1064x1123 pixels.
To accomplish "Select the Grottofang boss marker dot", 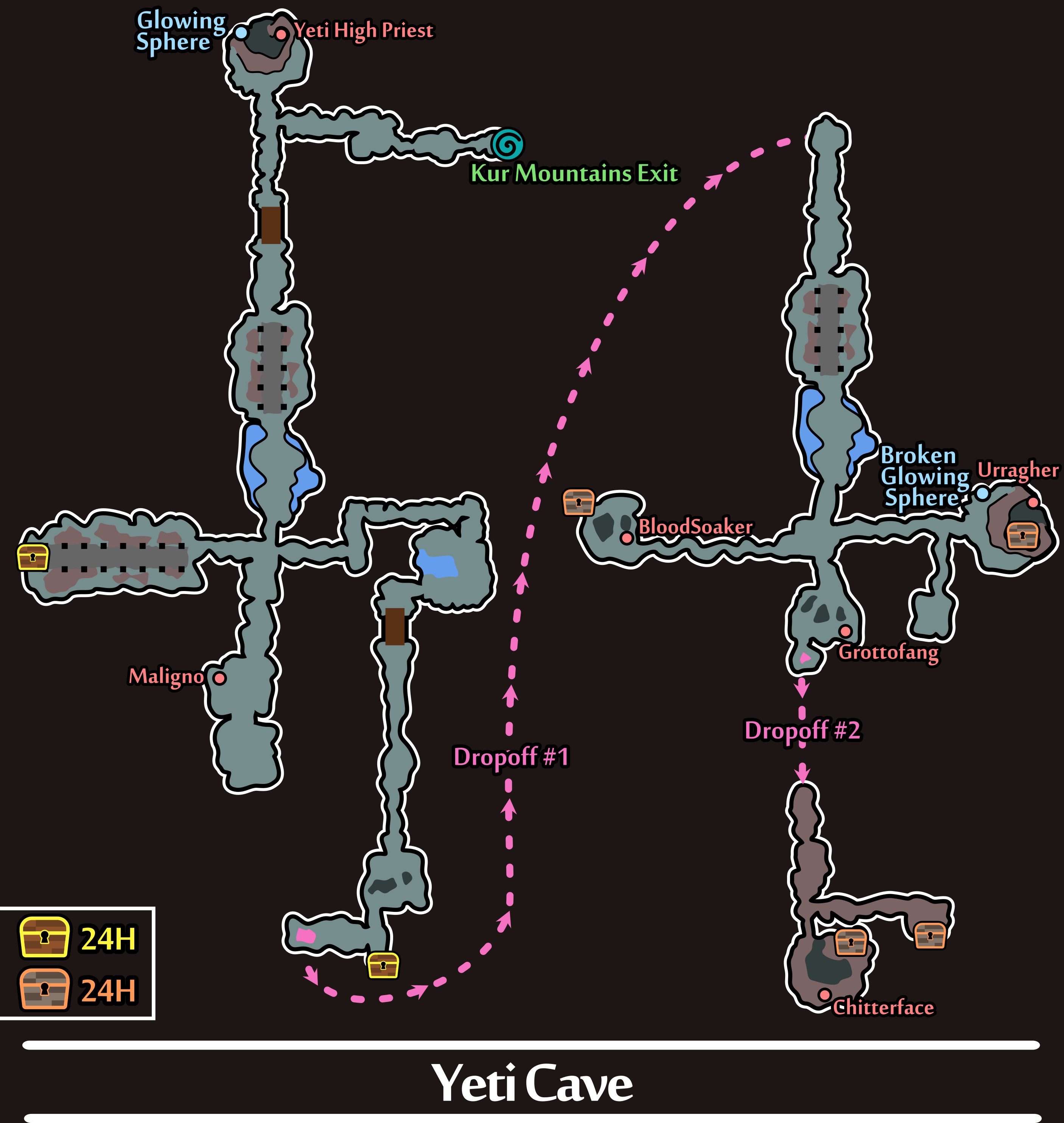I will tap(845, 631).
